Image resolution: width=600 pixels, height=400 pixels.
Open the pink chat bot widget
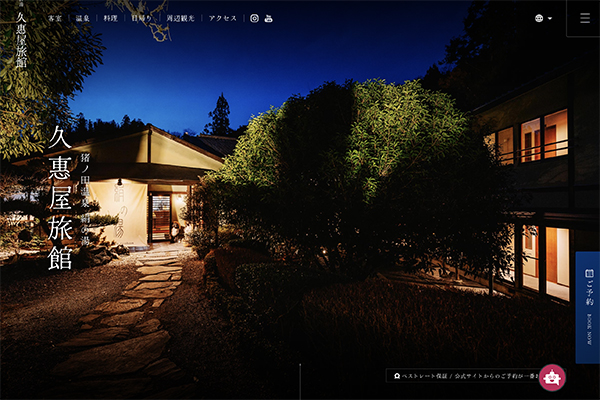point(552,377)
